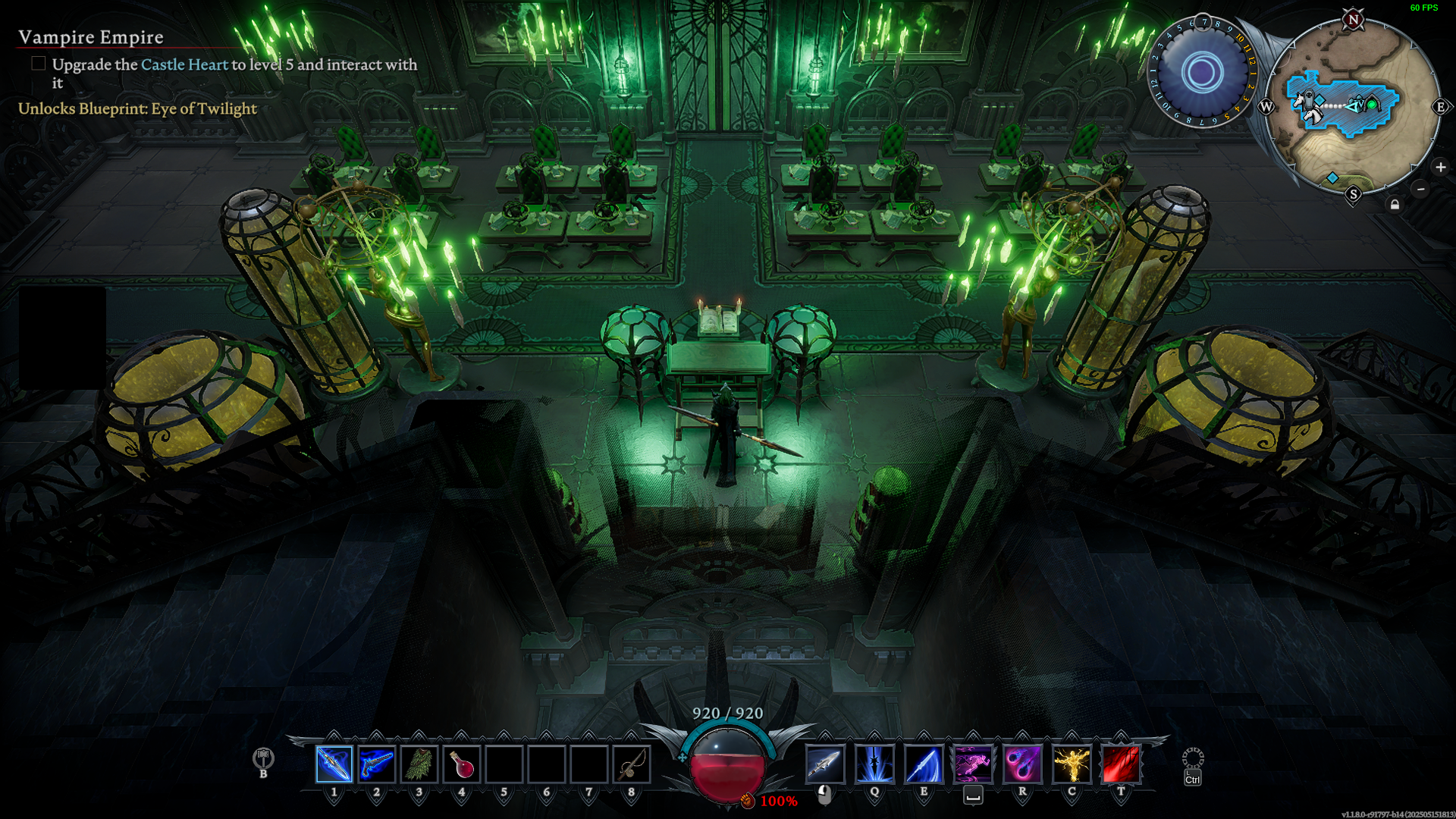This screenshot has height=819, width=1456.
Task: Cast the purple orb R spell
Action: (x=1022, y=764)
